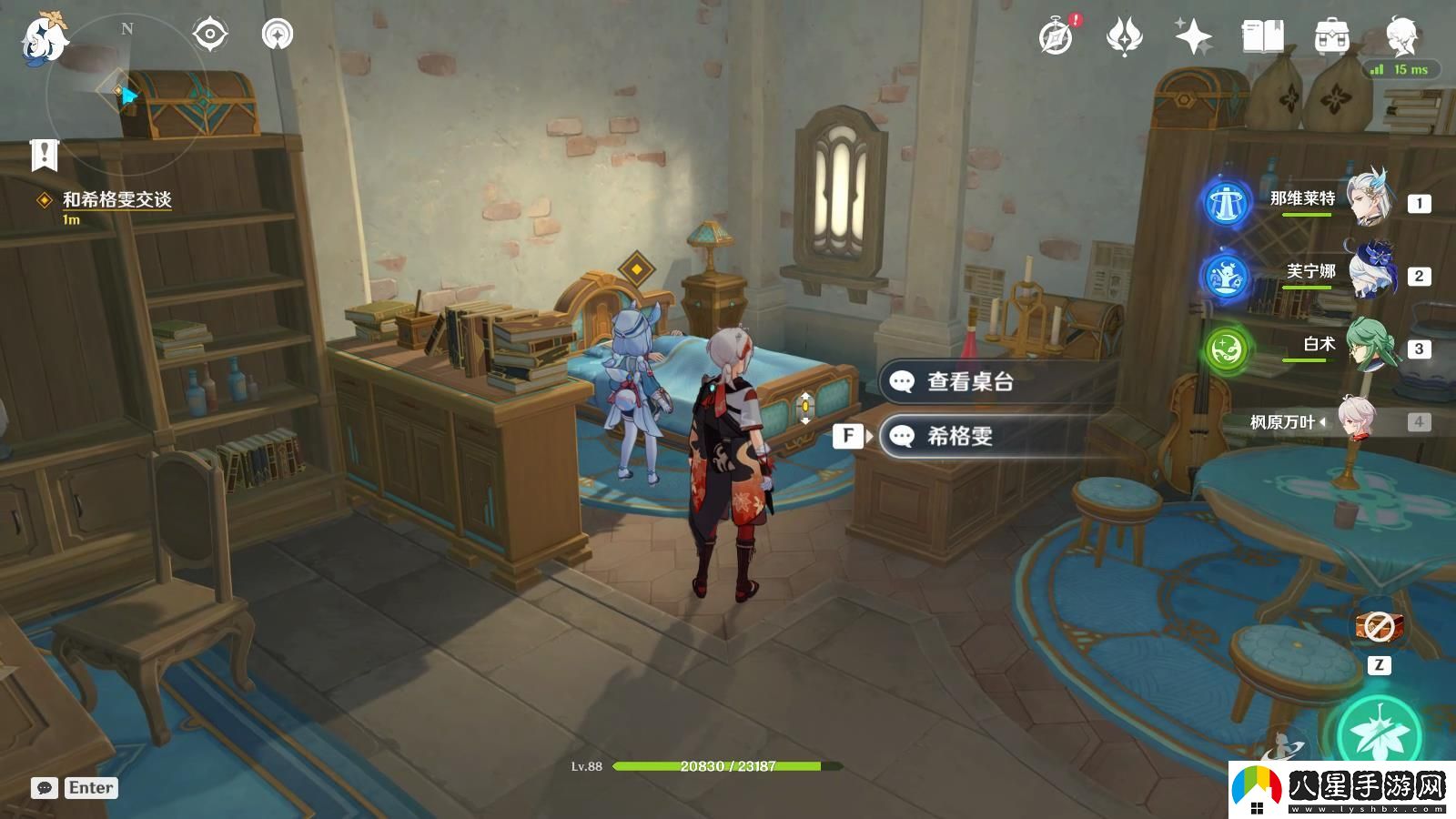Use the disabled gadget icon
Screen dimensions: 1456x819
tap(1380, 626)
